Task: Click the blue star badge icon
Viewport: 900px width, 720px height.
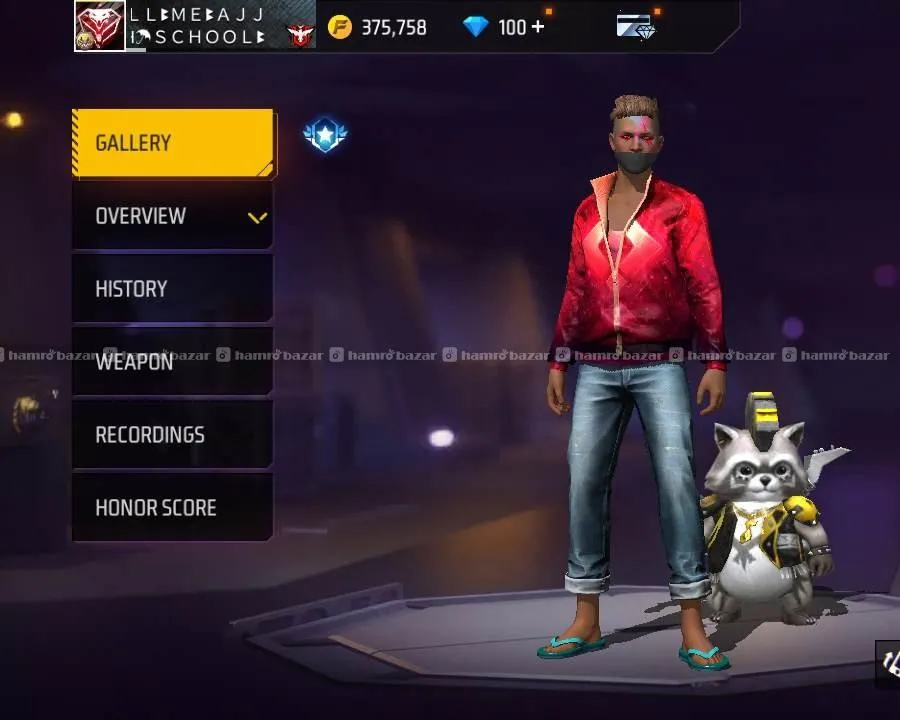Action: pos(325,135)
